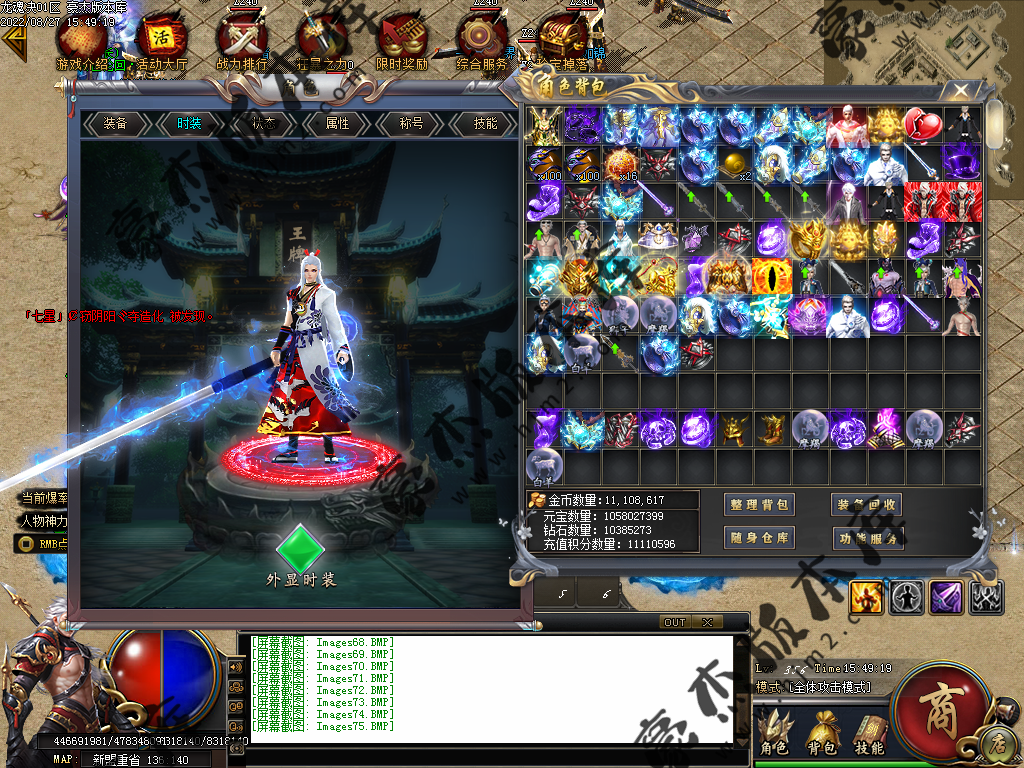
Task: Show the 战力排行 power ranking
Action: point(242,41)
